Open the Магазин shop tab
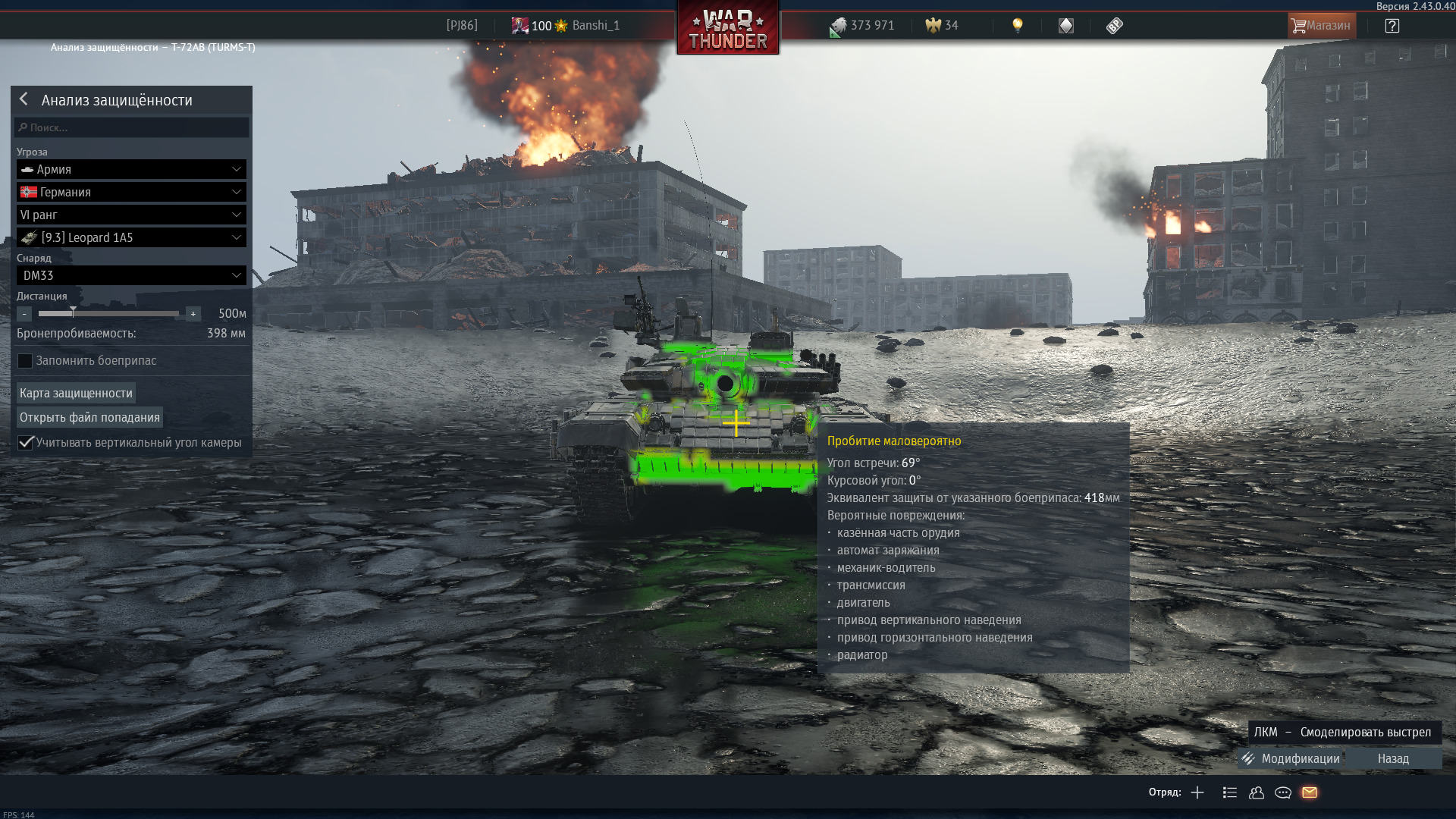 [x=1321, y=25]
